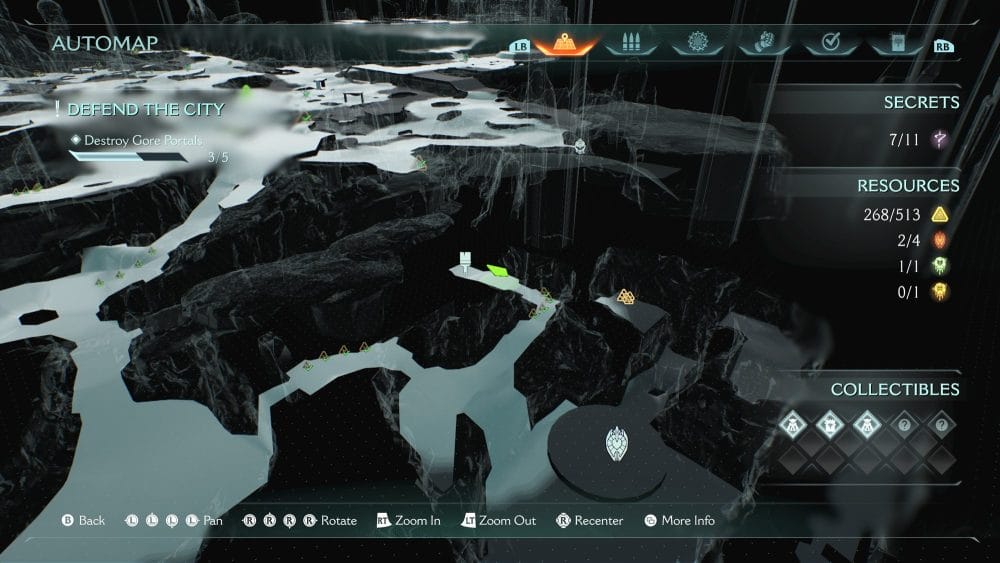Switch to the ammo bullets tab
The image size is (1000, 563).
631,44
